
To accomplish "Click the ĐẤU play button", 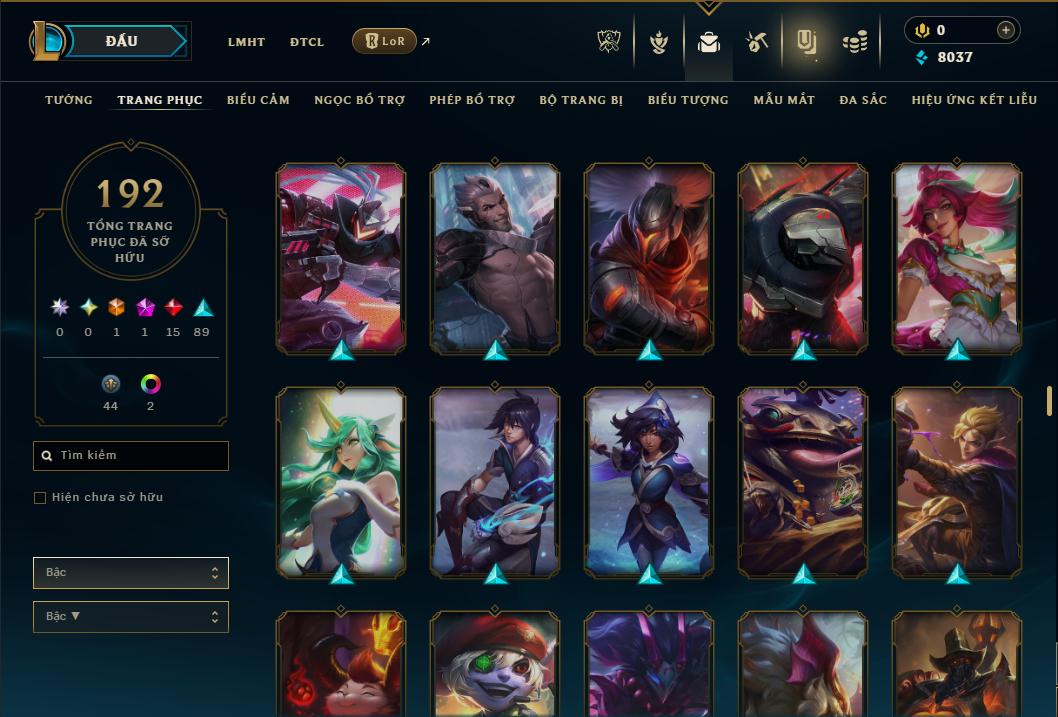I will coord(122,41).
